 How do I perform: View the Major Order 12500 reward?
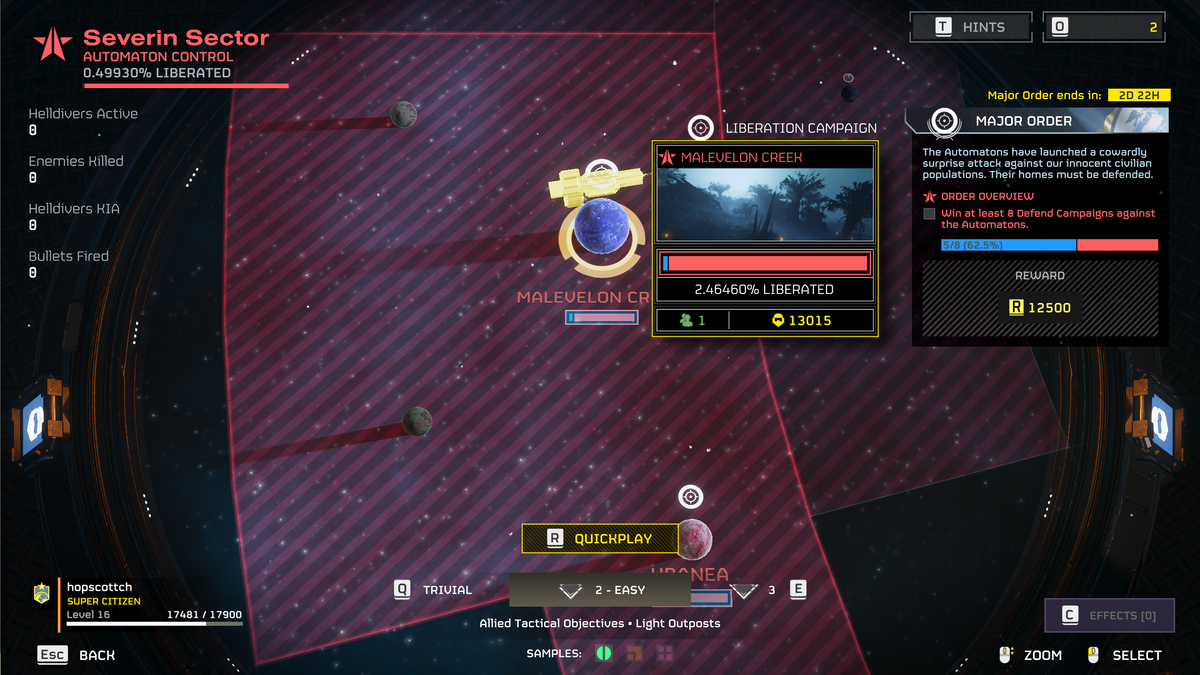pos(1040,306)
